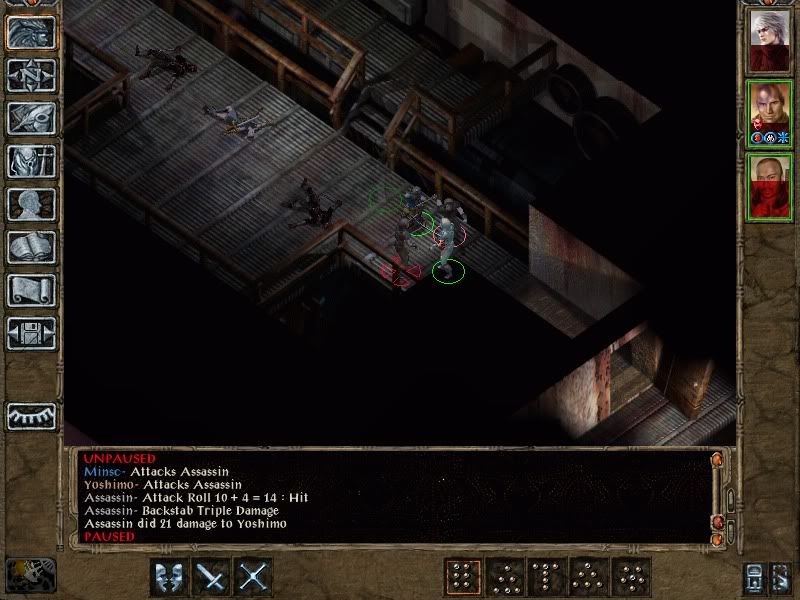Open the priest scroll screen
The image size is (800, 600).
pyautogui.click(x=31, y=289)
